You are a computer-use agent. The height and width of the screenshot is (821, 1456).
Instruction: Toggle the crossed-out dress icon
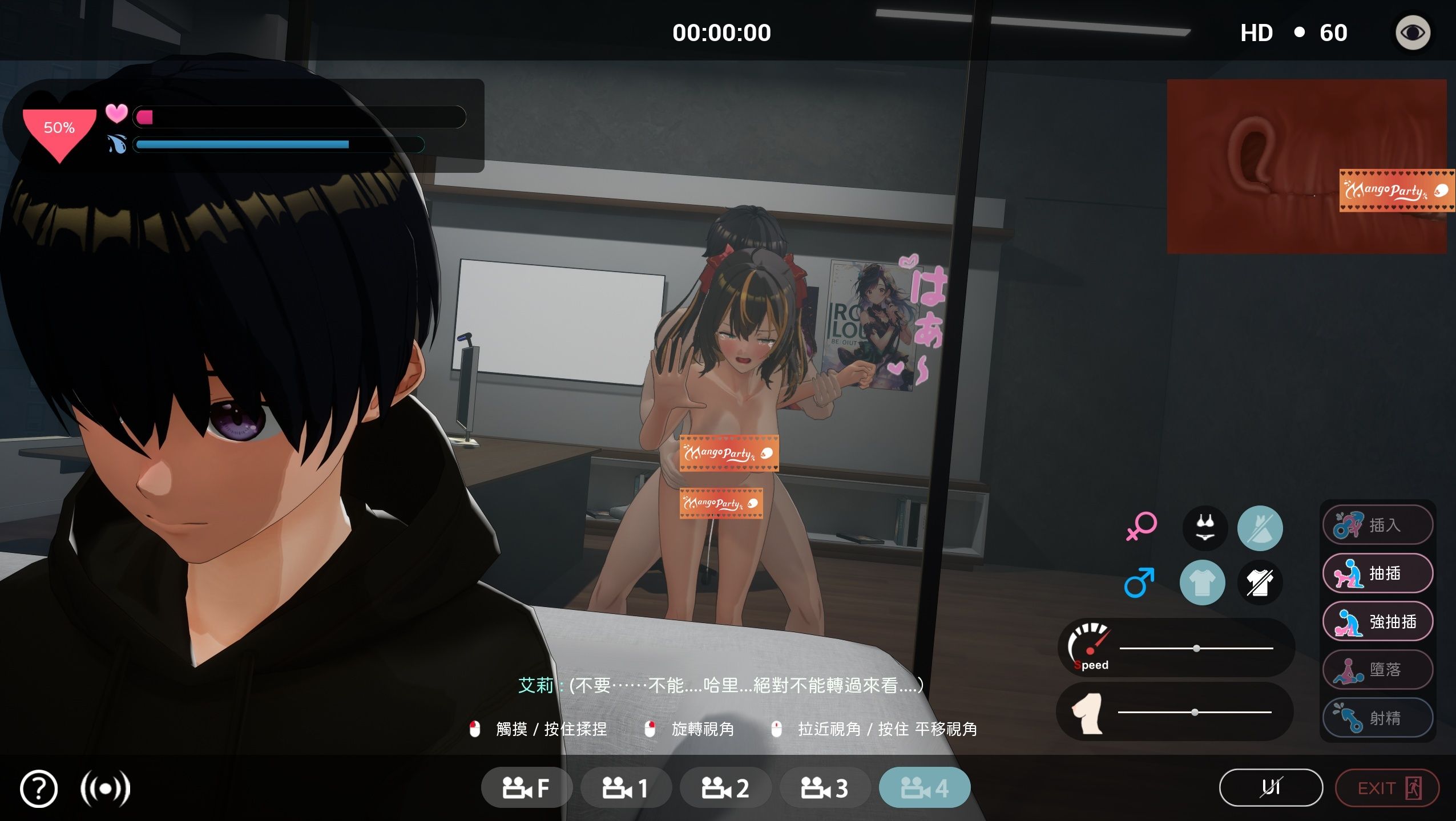tap(1260, 528)
